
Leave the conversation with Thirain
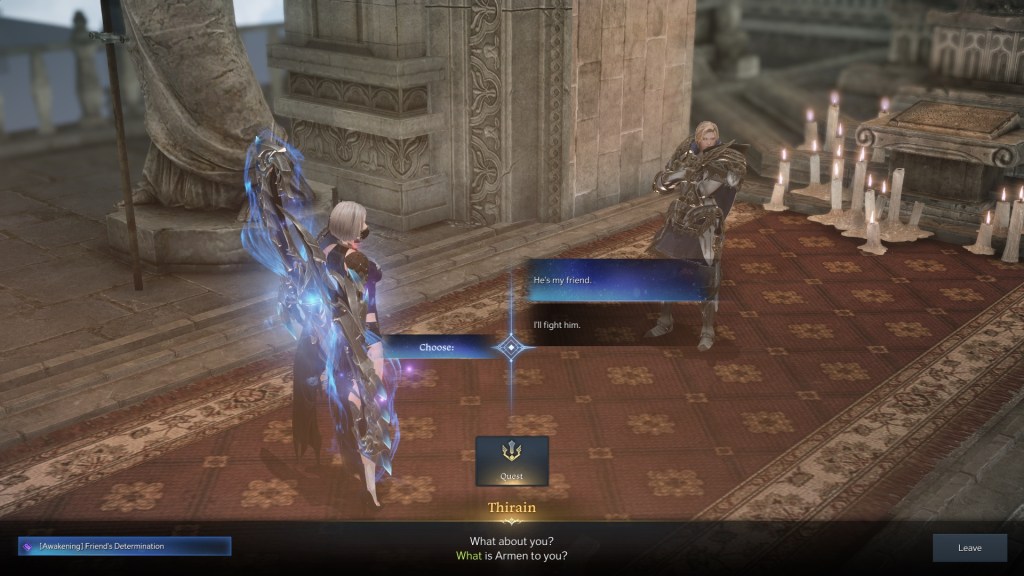(969, 547)
